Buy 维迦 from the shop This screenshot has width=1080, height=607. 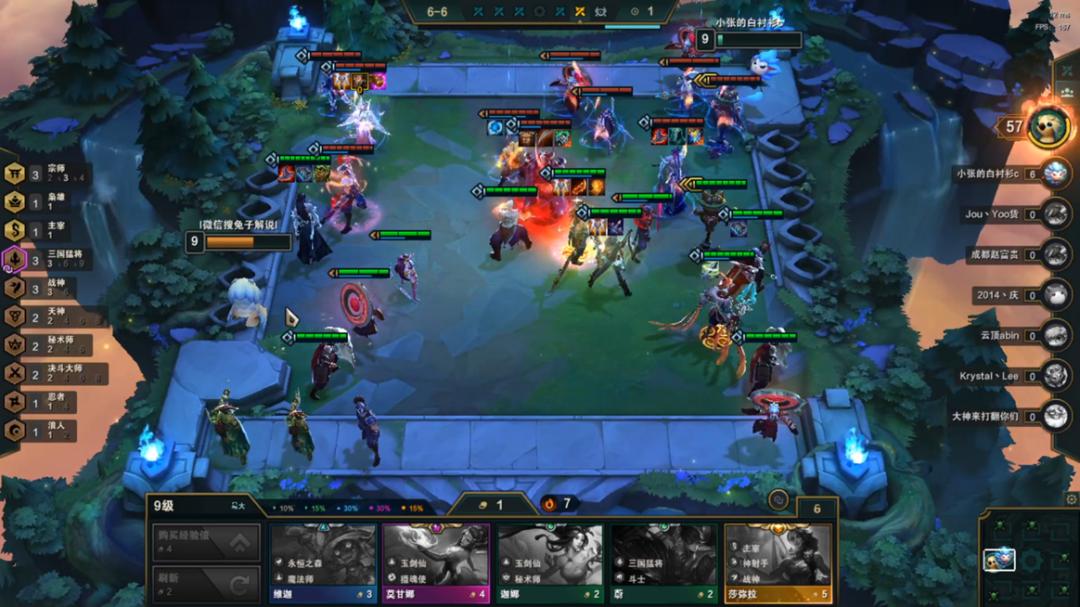tap(322, 562)
